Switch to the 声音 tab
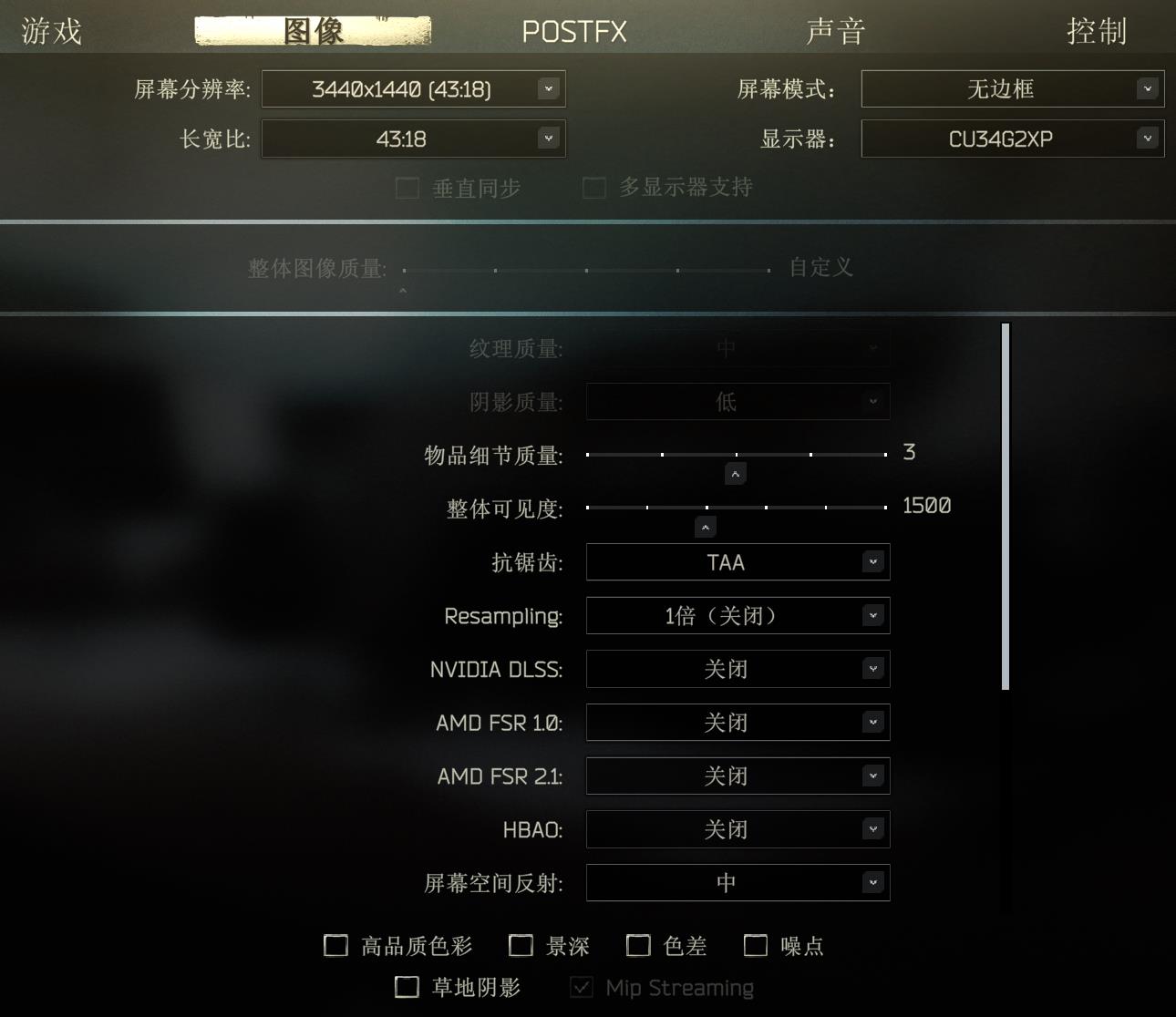This screenshot has height=1017, width=1176. (836, 30)
